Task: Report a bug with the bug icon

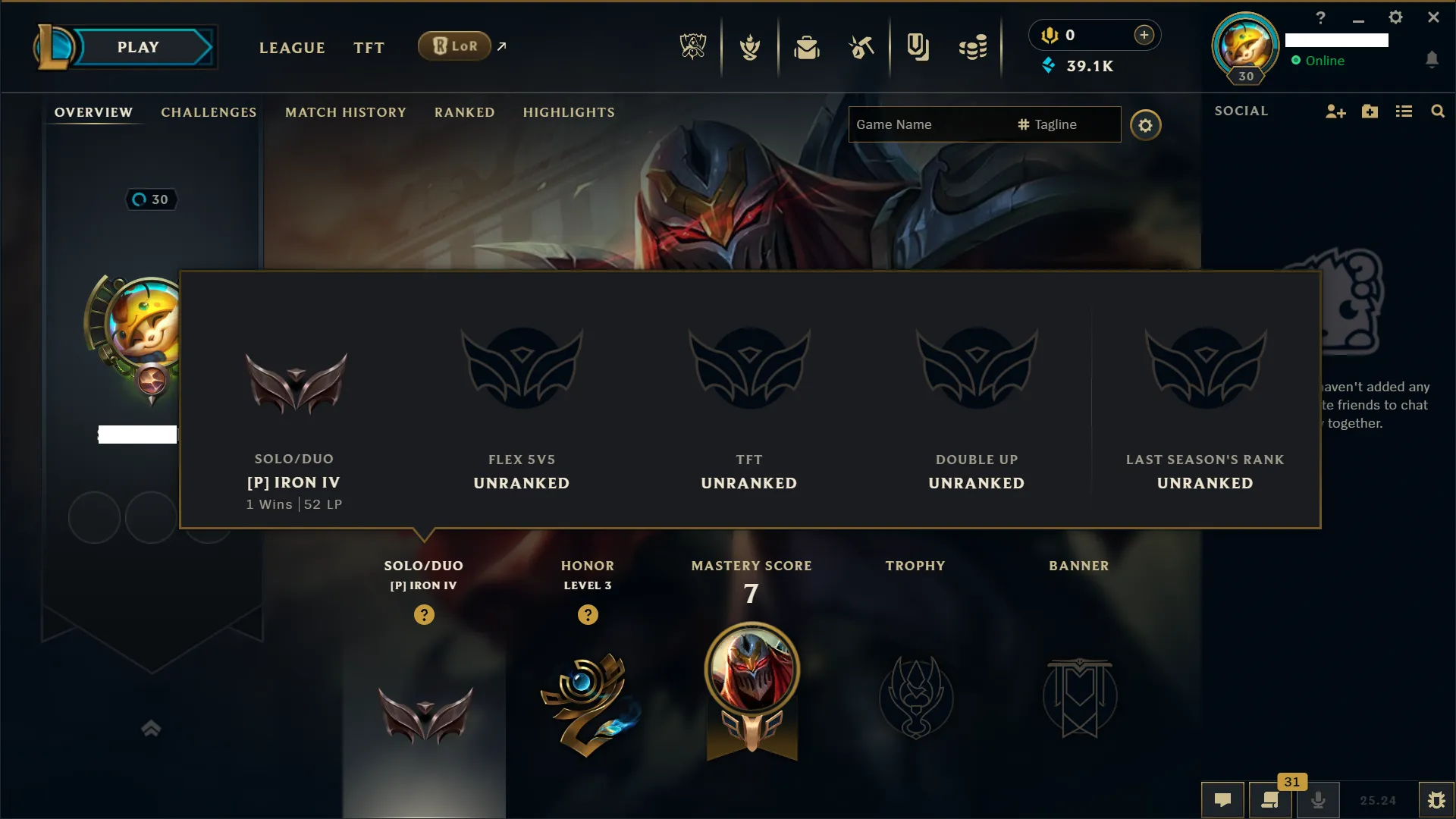Action: [x=1439, y=799]
